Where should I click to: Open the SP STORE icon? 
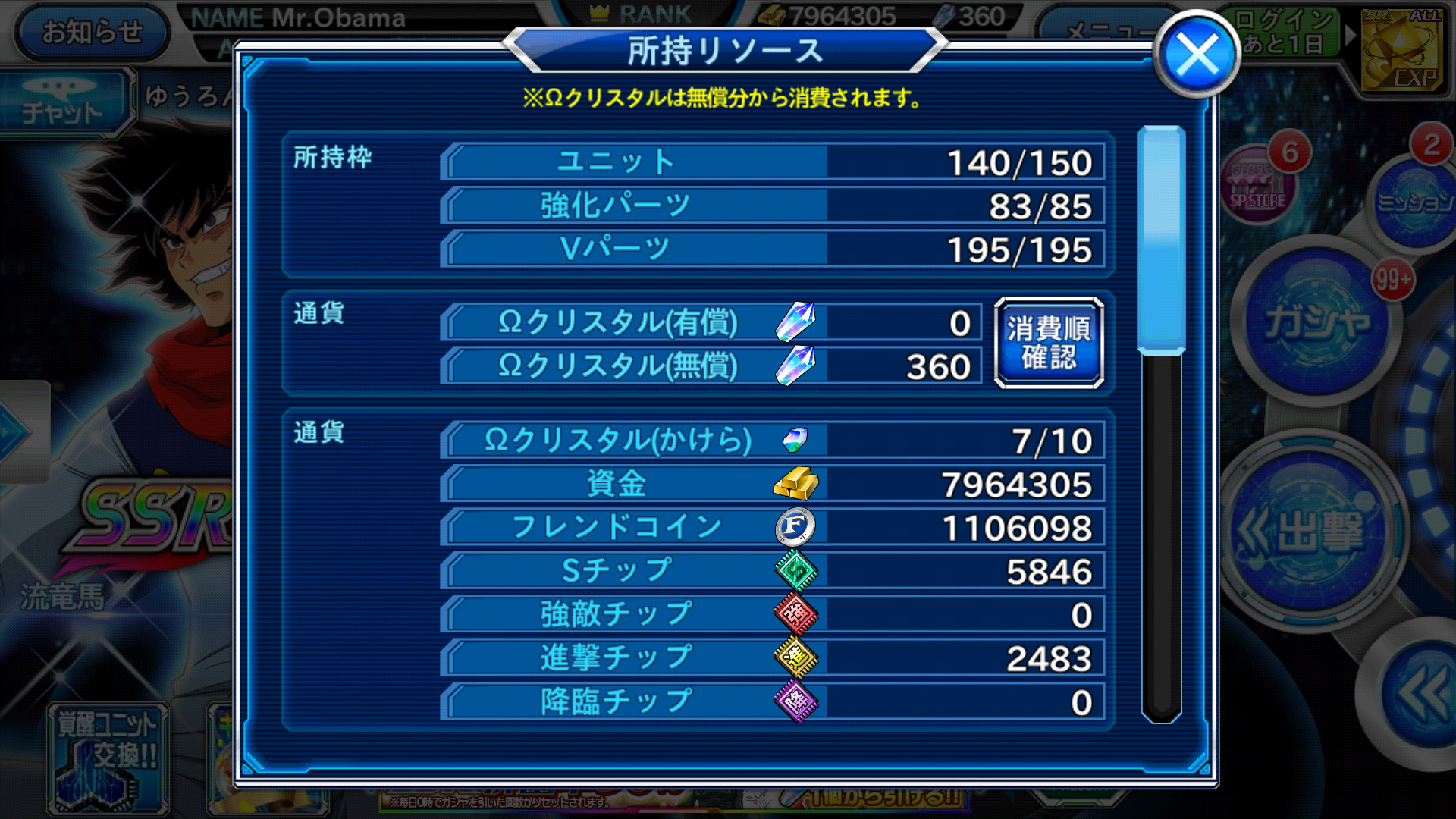pyautogui.click(x=1257, y=184)
